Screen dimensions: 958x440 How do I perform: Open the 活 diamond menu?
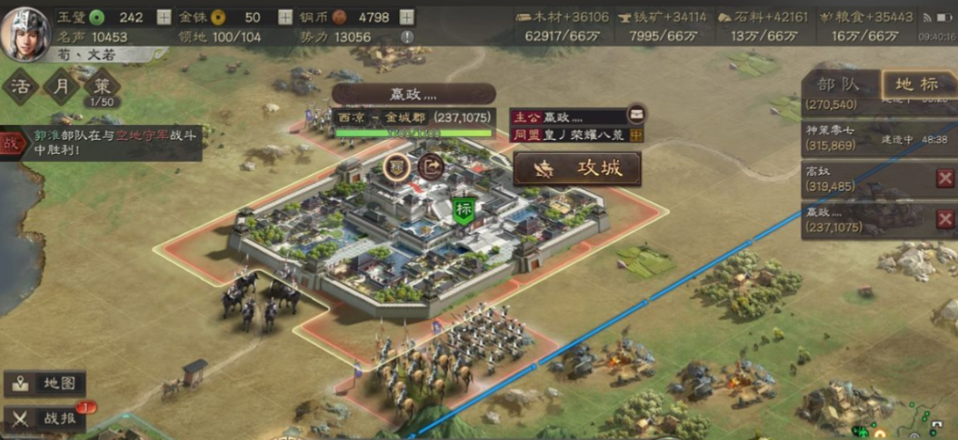pyautogui.click(x=19, y=86)
